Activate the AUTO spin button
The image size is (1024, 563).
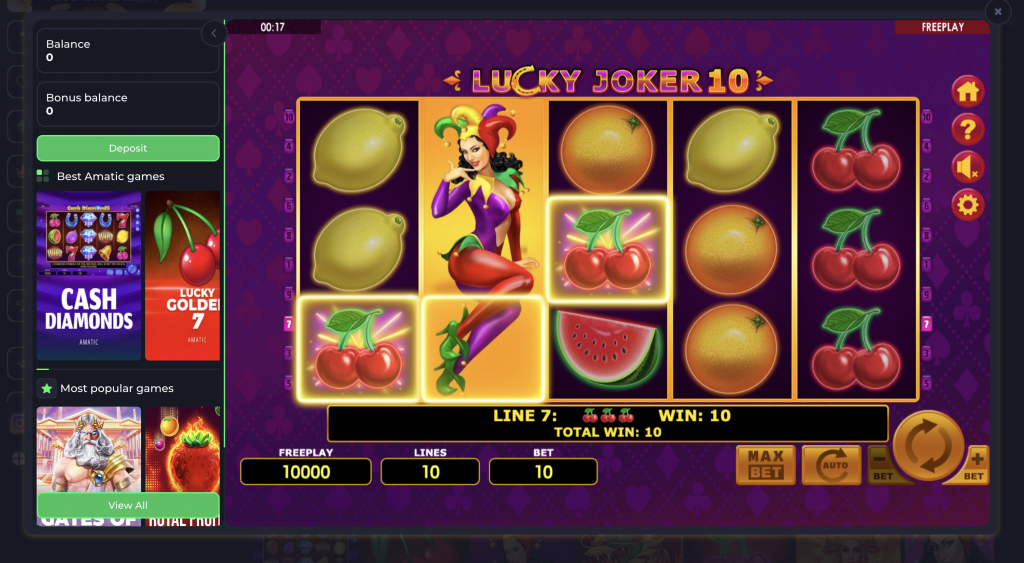click(831, 465)
